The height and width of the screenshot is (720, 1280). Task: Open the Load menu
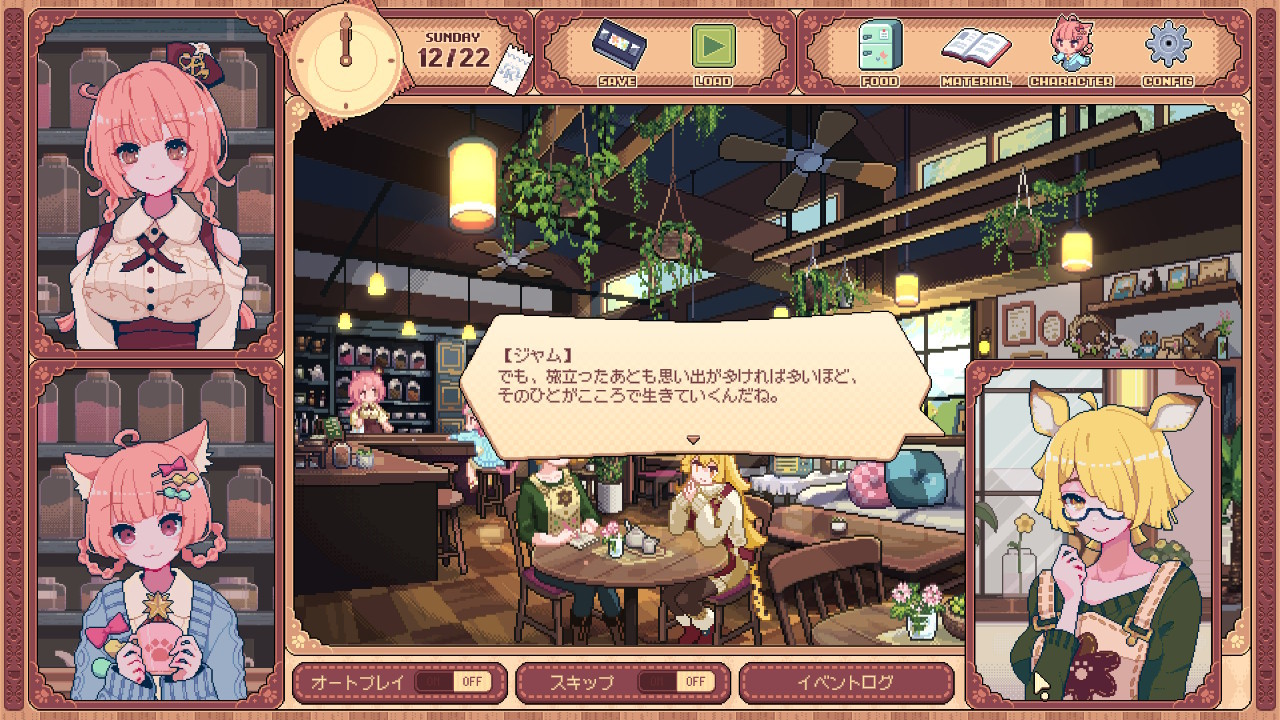point(713,50)
